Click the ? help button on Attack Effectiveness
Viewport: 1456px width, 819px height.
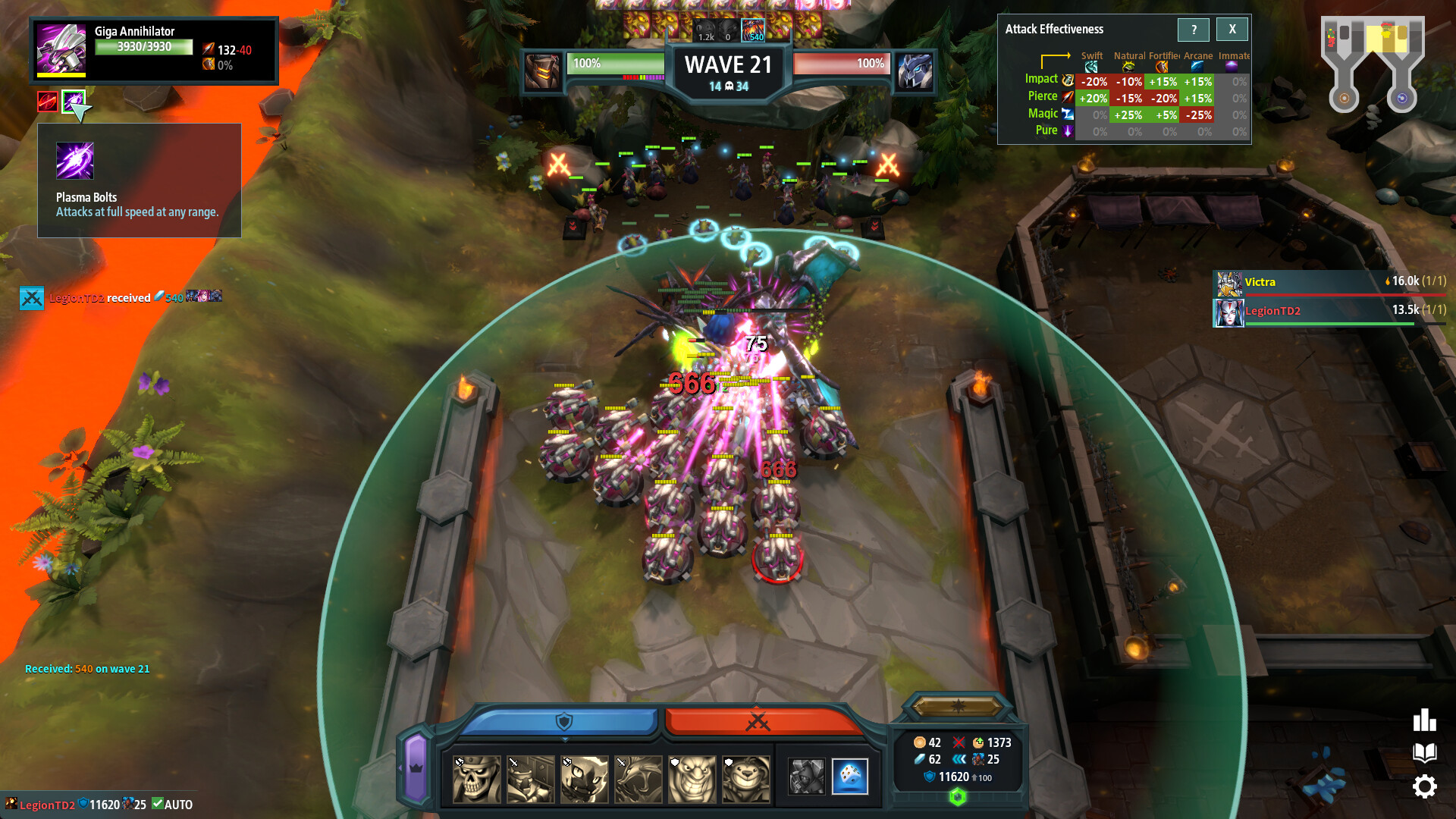(1194, 30)
